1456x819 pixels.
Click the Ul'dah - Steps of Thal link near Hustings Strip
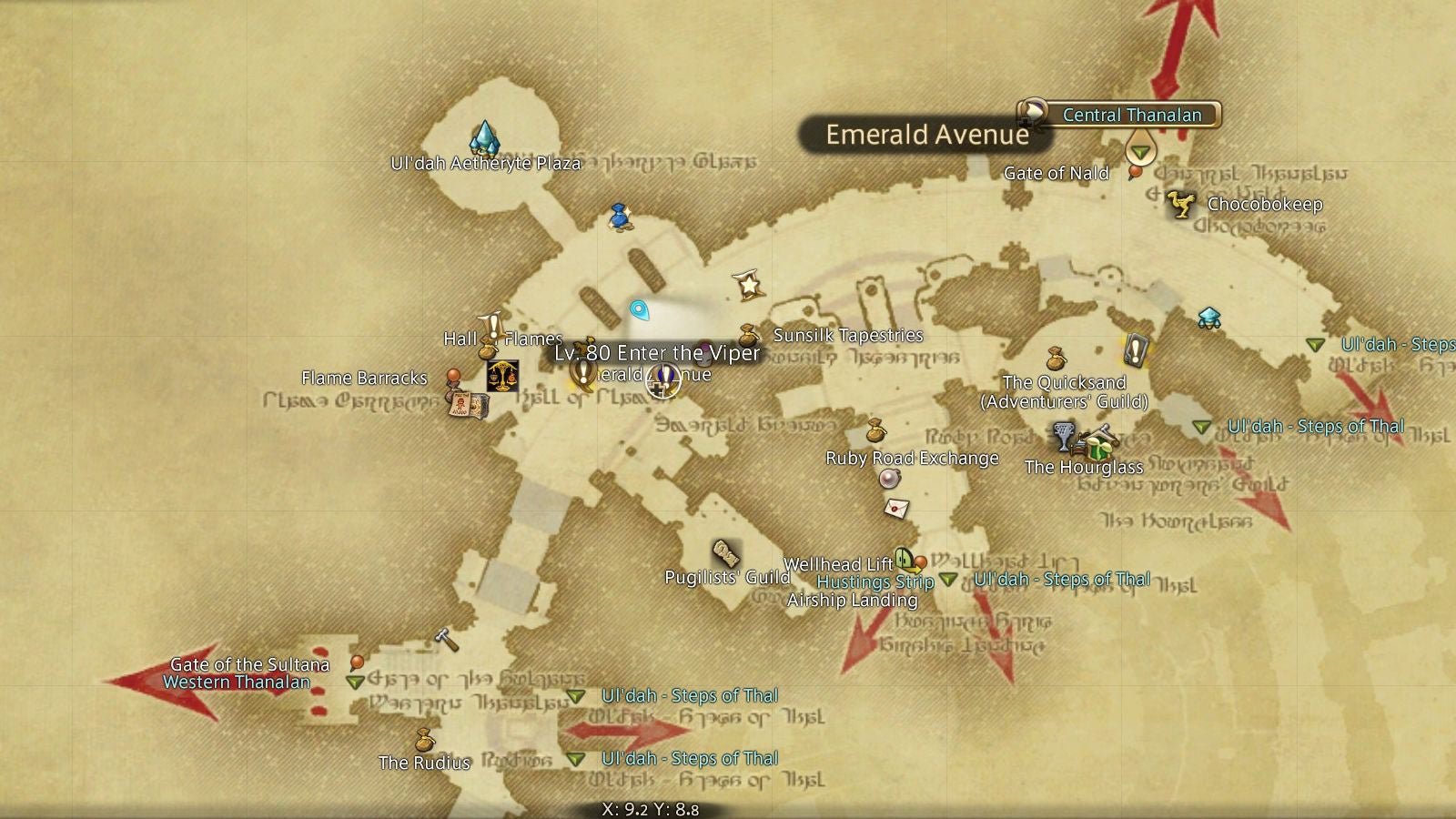coord(1061,579)
